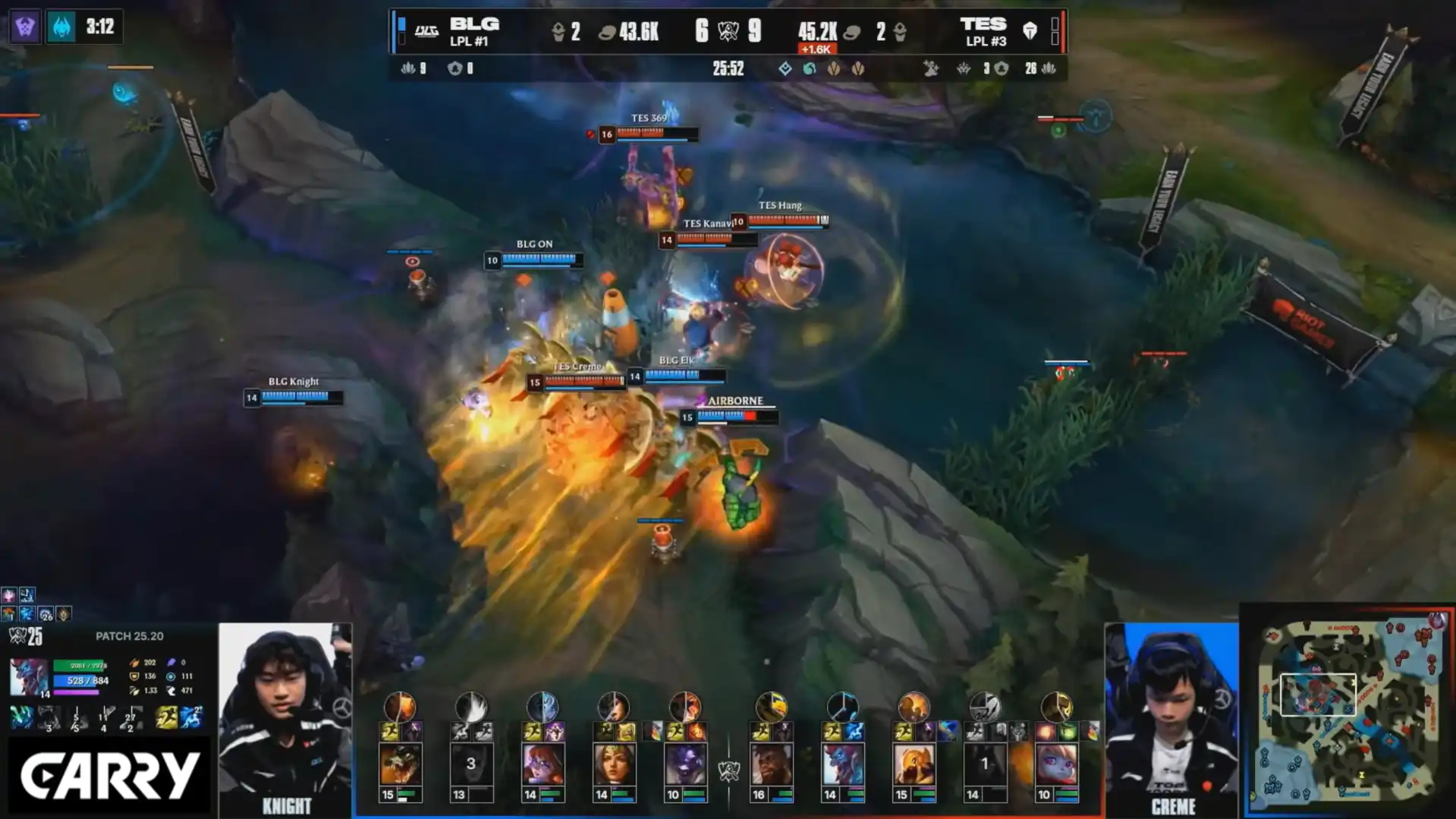
Task: Select the golden armored champion at level 15
Action: (914, 764)
